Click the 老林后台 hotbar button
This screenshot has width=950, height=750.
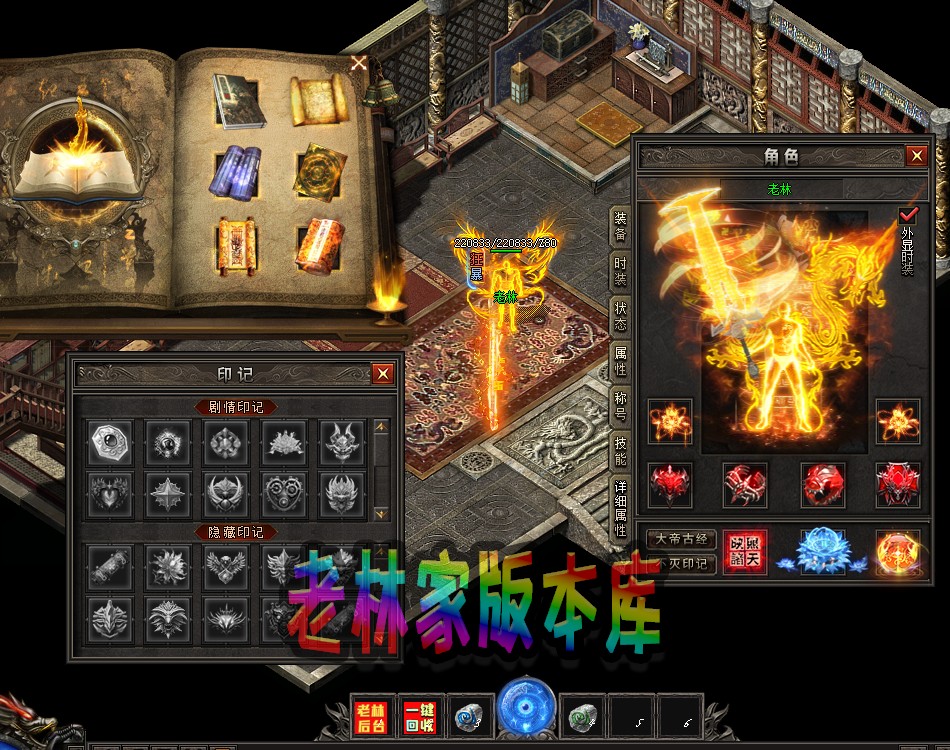click(371, 716)
